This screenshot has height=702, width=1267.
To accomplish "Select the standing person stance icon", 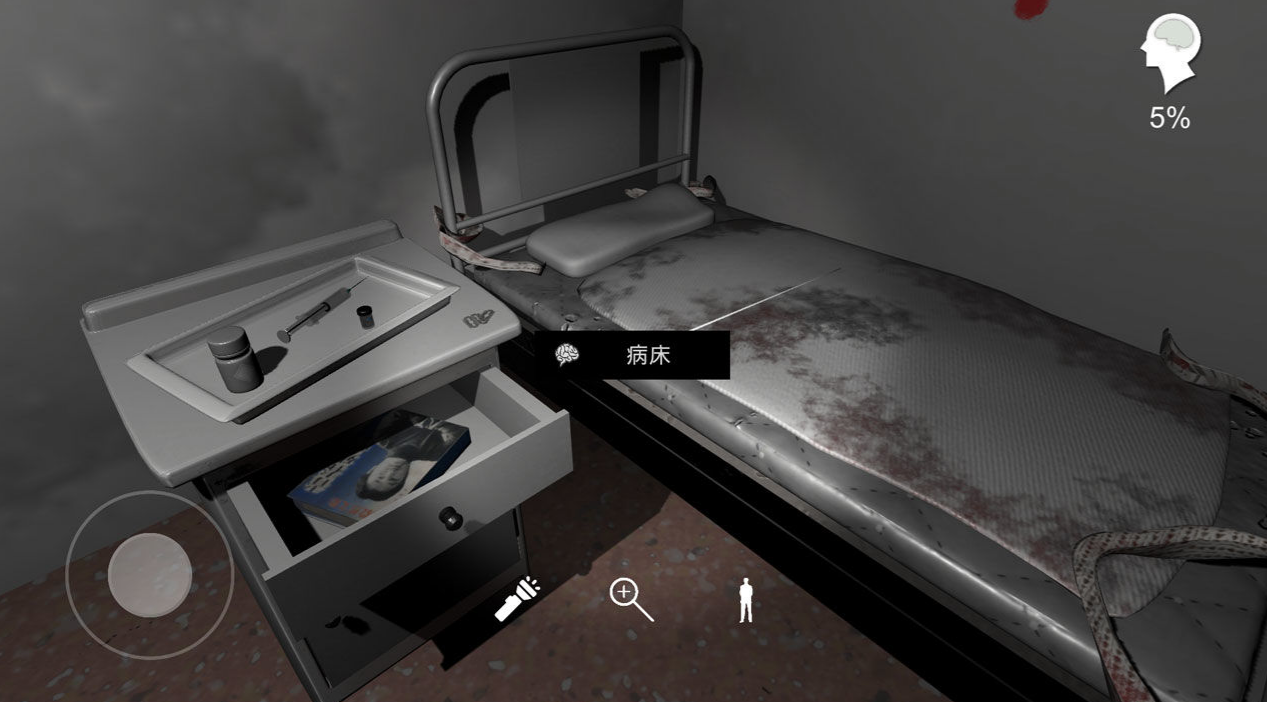I will point(744,600).
